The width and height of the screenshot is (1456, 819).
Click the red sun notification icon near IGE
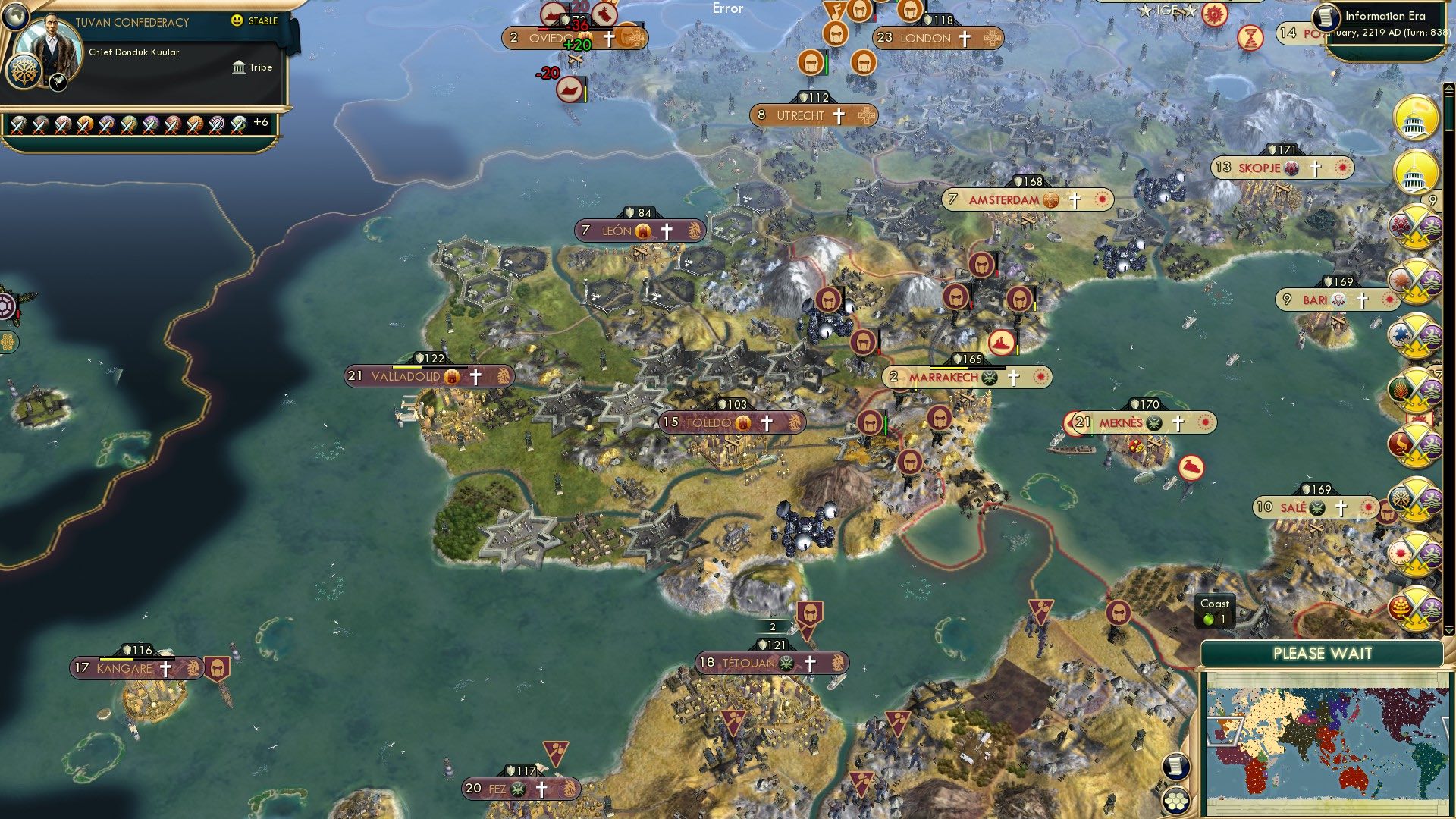1215,14
